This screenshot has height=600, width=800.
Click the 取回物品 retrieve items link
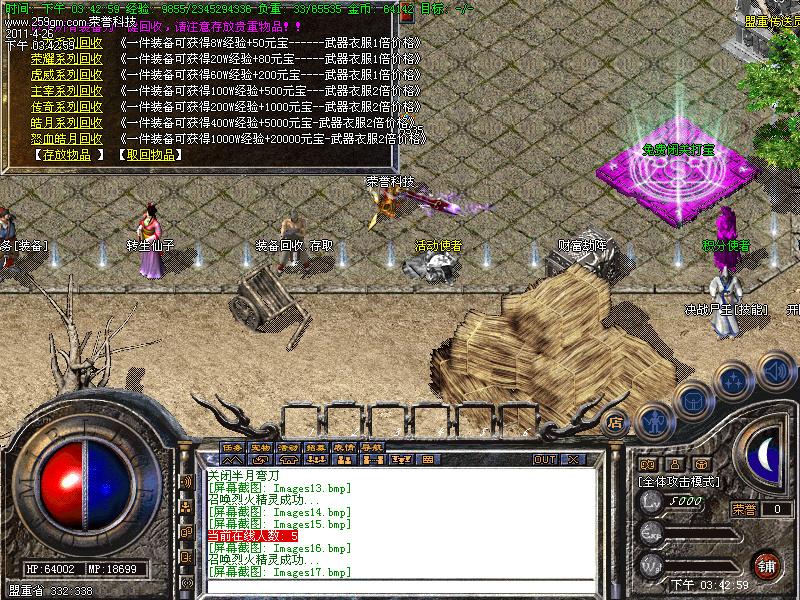click(150, 155)
